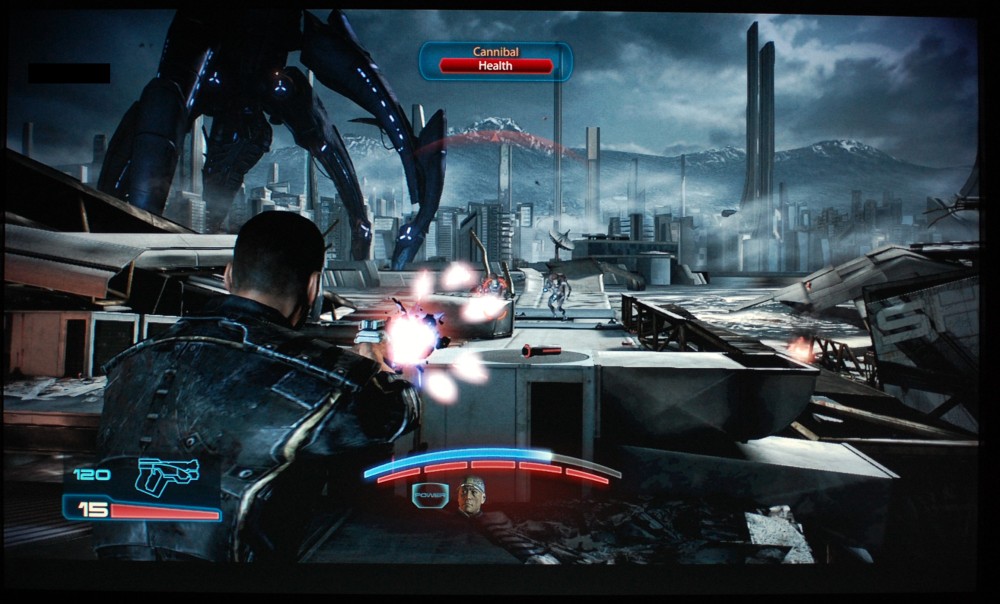
Task: Select the Cannibal target panel
Action: [496, 60]
